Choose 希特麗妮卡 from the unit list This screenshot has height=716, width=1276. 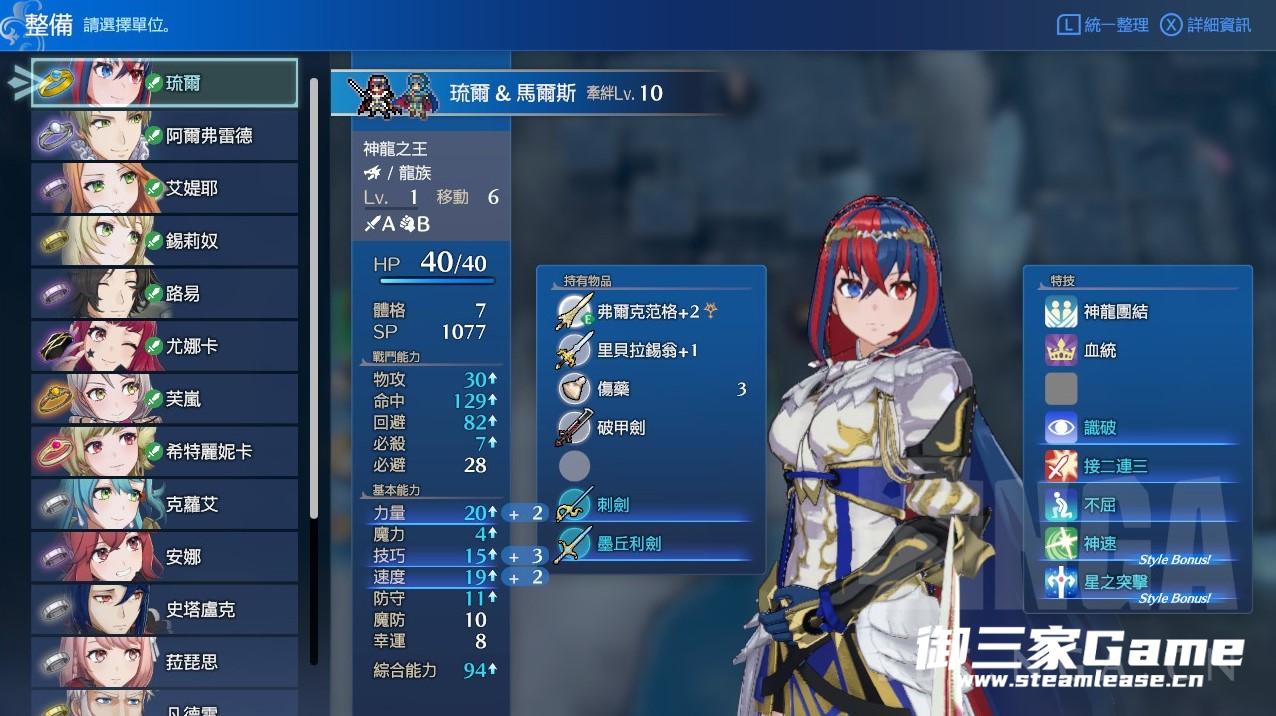[x=165, y=452]
